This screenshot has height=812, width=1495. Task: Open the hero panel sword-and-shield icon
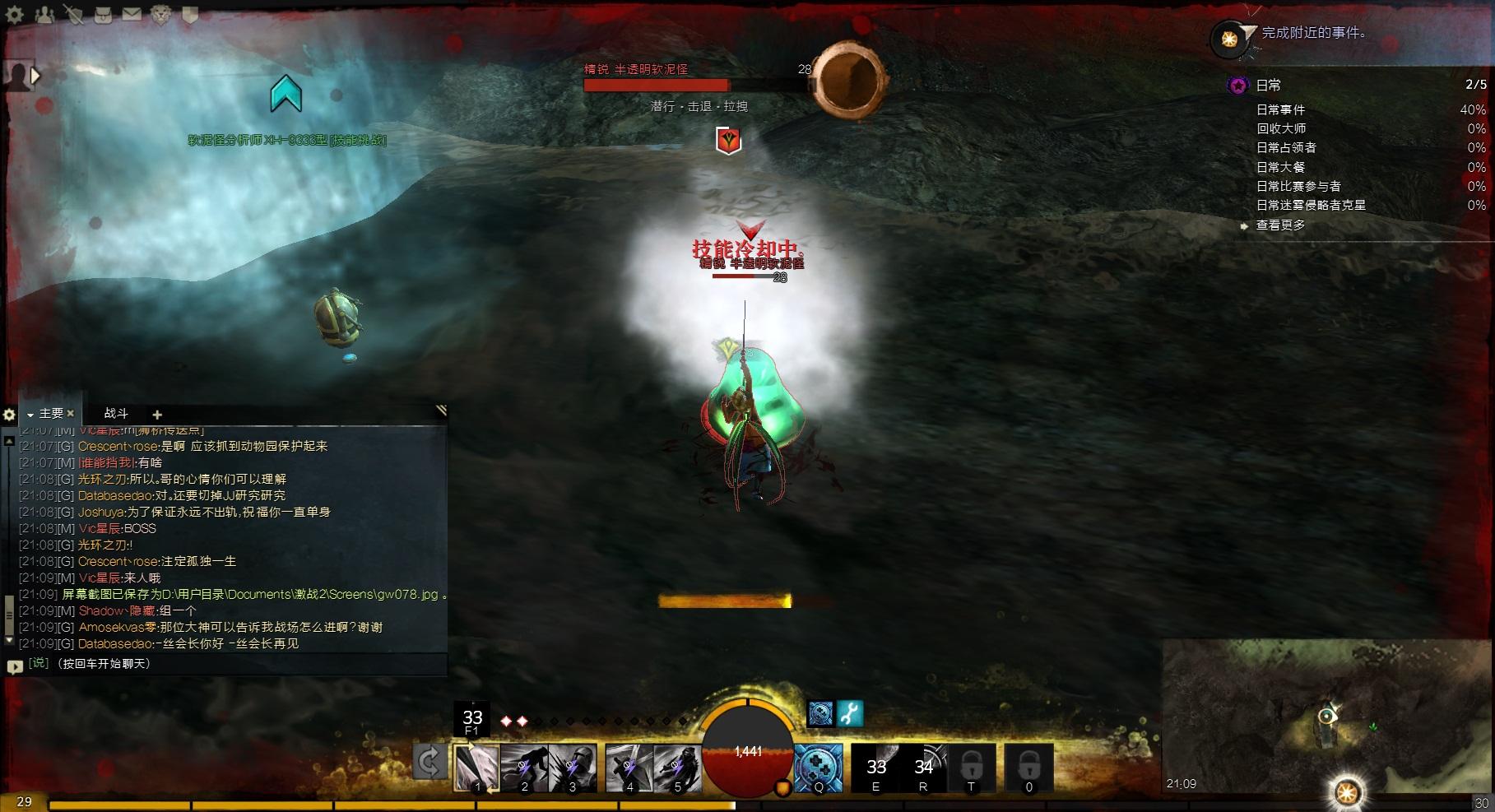(74, 14)
